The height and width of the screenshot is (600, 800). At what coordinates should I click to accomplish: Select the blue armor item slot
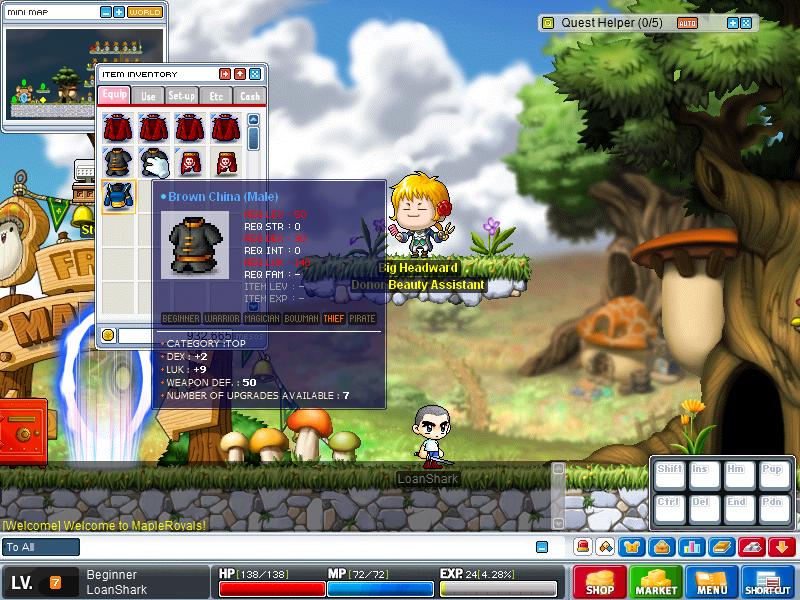click(119, 196)
